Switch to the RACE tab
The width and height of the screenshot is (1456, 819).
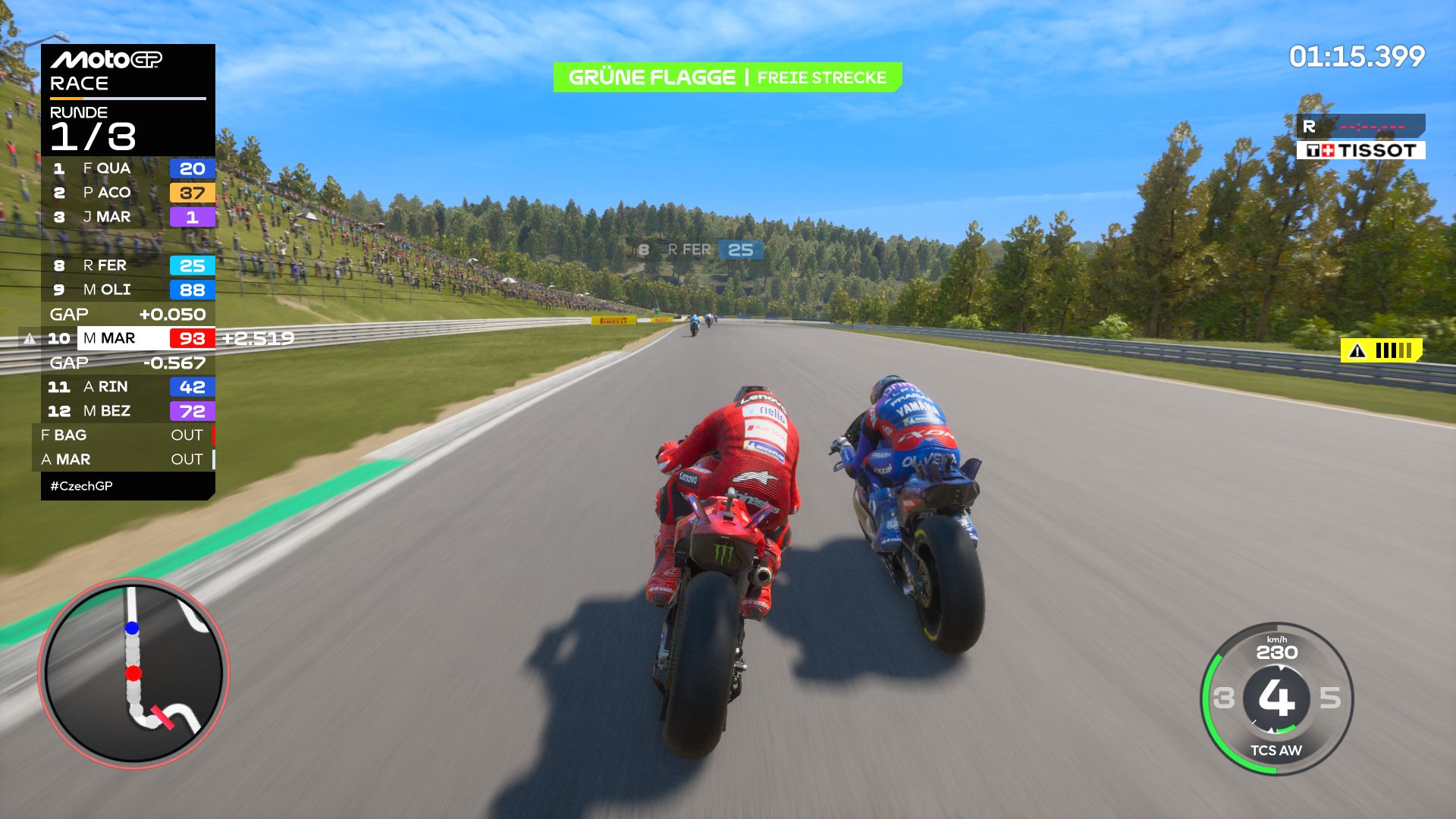78,83
